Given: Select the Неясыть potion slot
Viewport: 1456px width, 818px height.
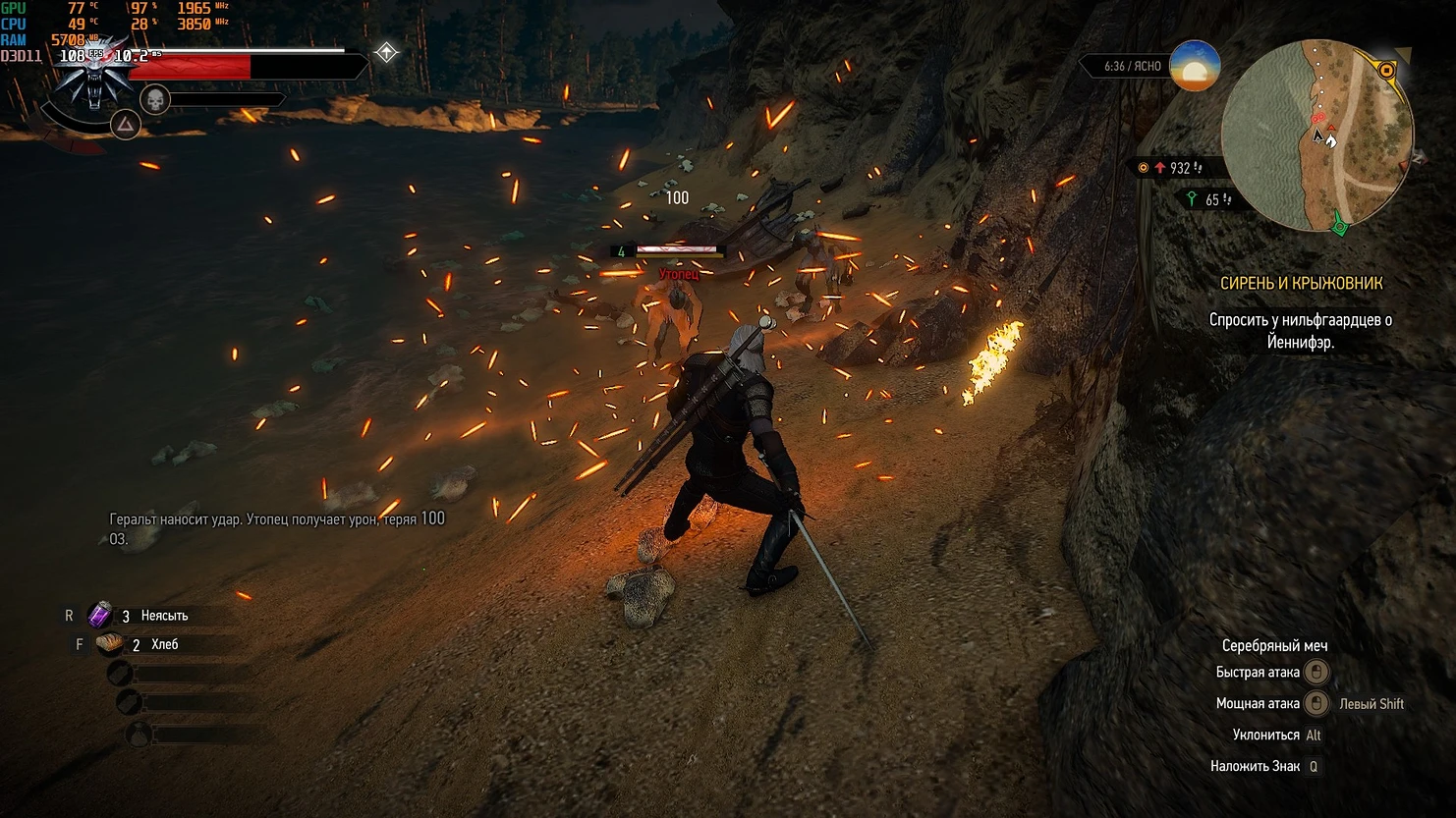Looking at the screenshot, I should point(100,615).
